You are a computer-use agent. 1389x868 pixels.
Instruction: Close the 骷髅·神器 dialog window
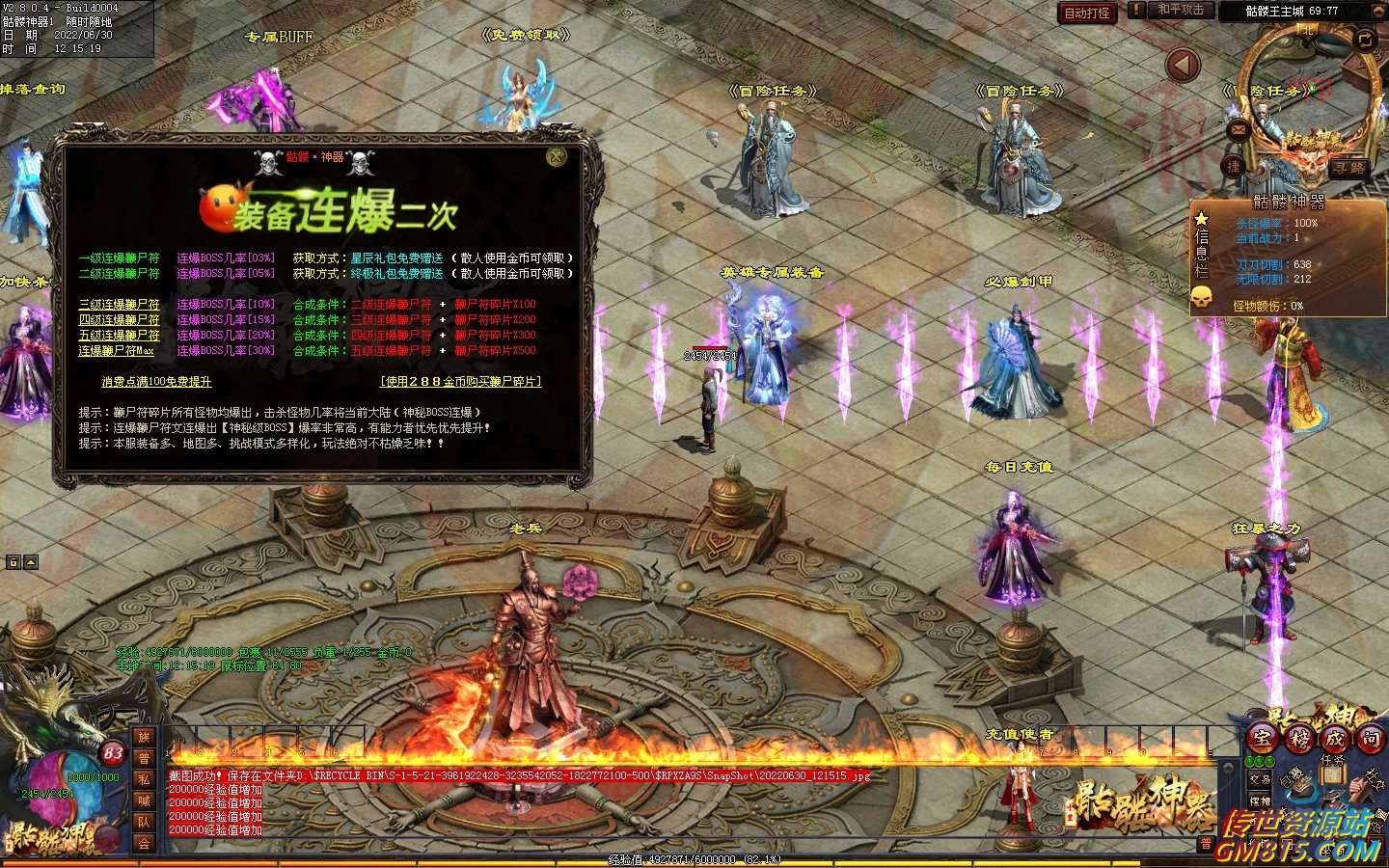[x=557, y=157]
